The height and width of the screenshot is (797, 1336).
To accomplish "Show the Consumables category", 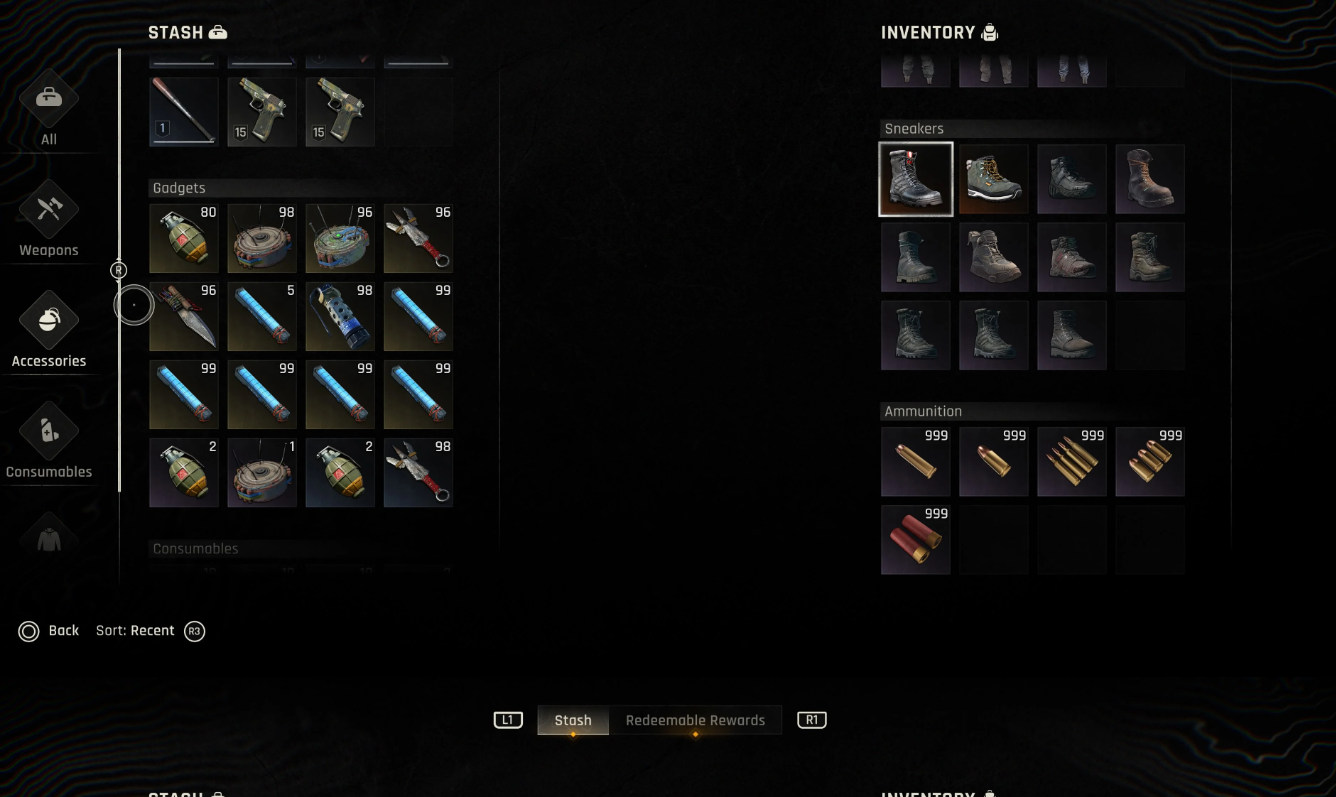I will (49, 440).
